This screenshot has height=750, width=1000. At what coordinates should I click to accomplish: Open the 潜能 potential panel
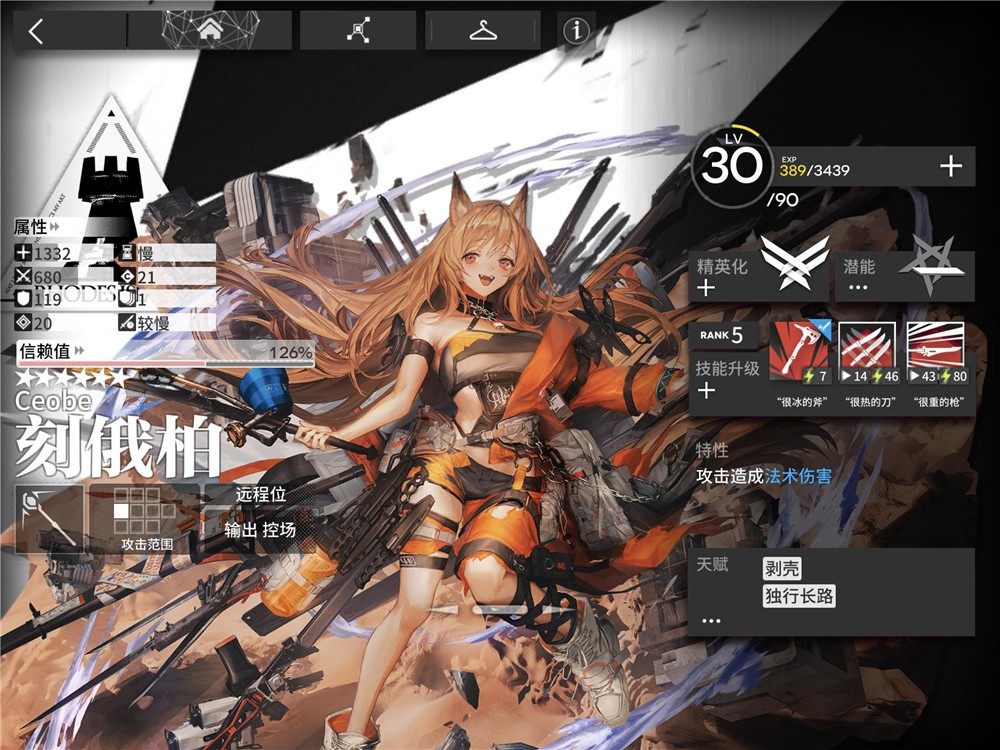click(x=904, y=276)
